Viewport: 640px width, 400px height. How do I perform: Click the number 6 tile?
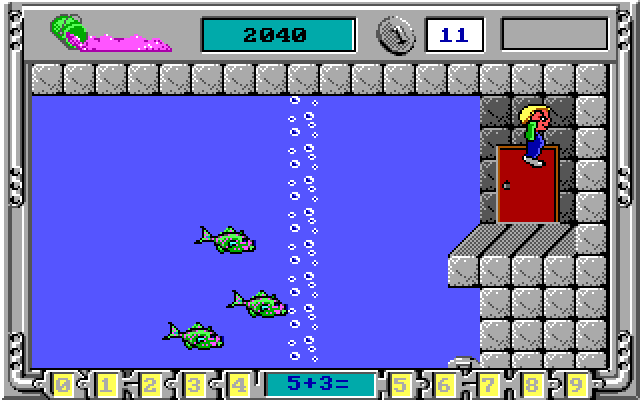pyautogui.click(x=445, y=384)
